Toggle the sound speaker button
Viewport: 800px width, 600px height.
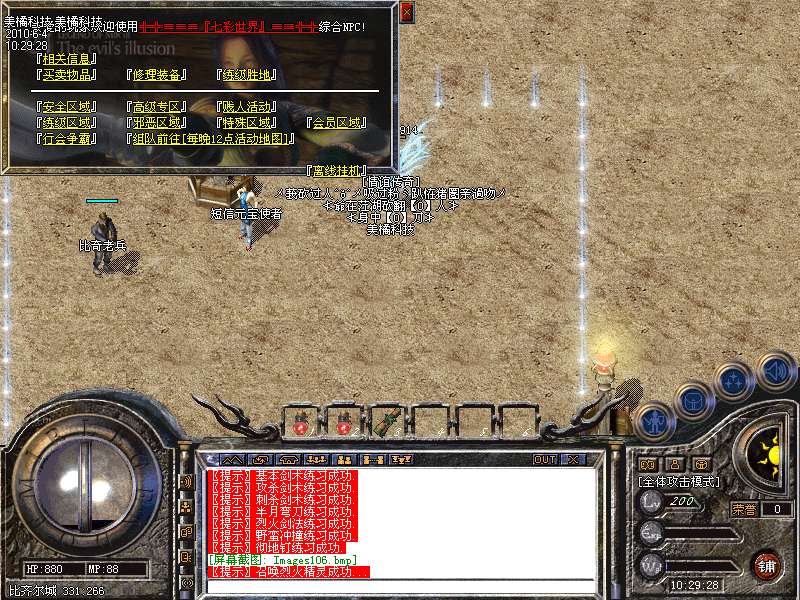pos(774,369)
